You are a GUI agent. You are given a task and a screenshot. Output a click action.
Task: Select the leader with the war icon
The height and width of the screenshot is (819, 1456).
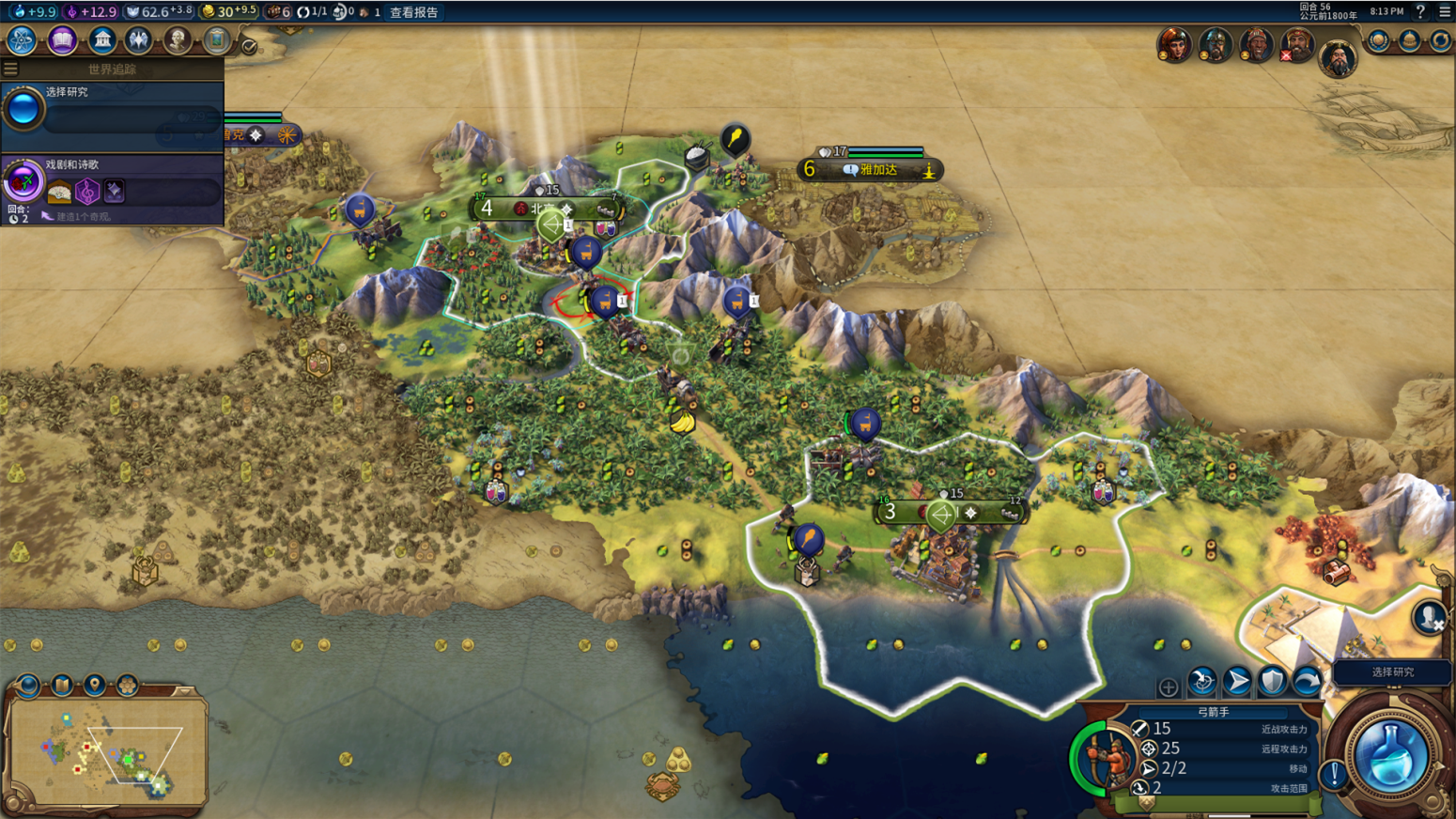1296,43
